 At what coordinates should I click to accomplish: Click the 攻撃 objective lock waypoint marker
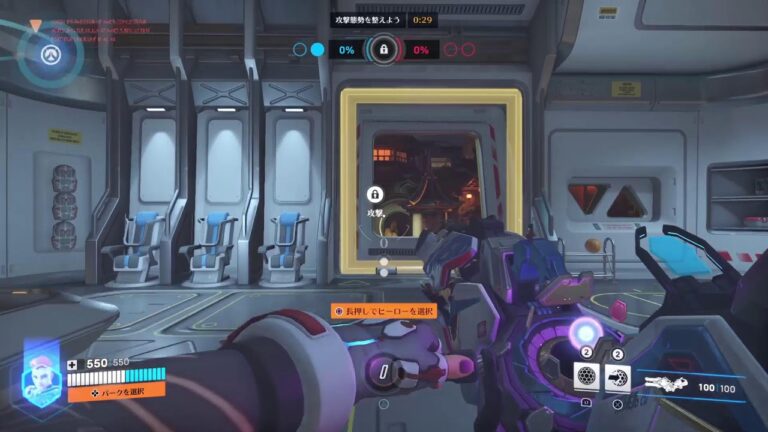375,195
